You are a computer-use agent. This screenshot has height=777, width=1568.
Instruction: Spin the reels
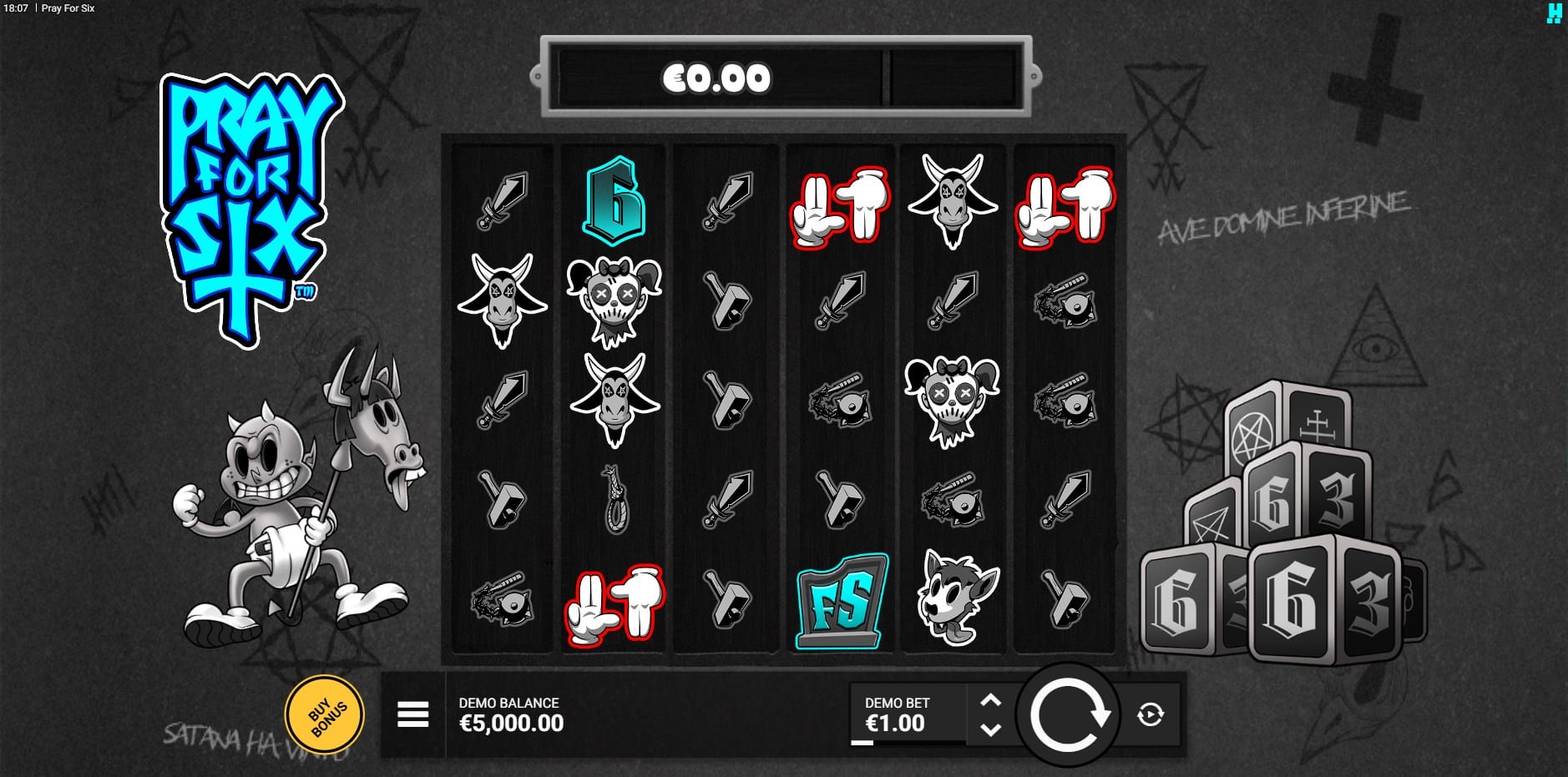(x=1068, y=715)
